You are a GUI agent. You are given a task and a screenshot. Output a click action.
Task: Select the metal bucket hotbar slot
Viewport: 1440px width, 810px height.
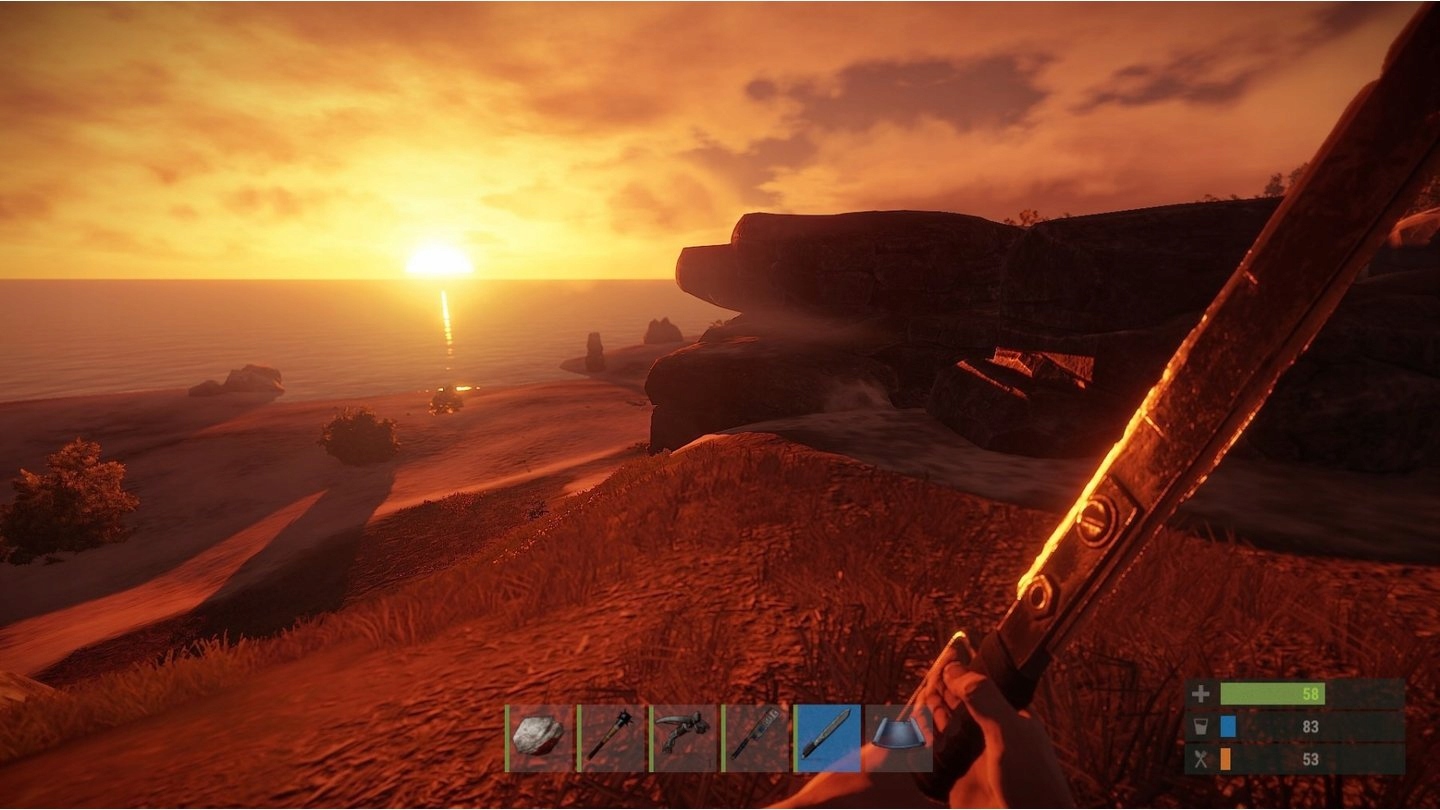coord(898,738)
